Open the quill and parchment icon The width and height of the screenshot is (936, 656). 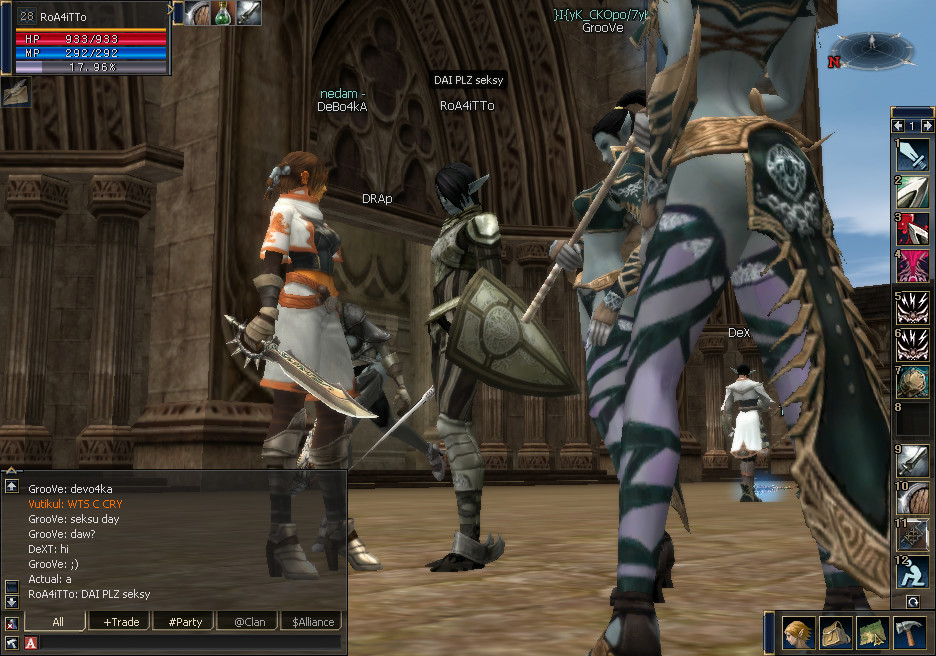[16, 93]
